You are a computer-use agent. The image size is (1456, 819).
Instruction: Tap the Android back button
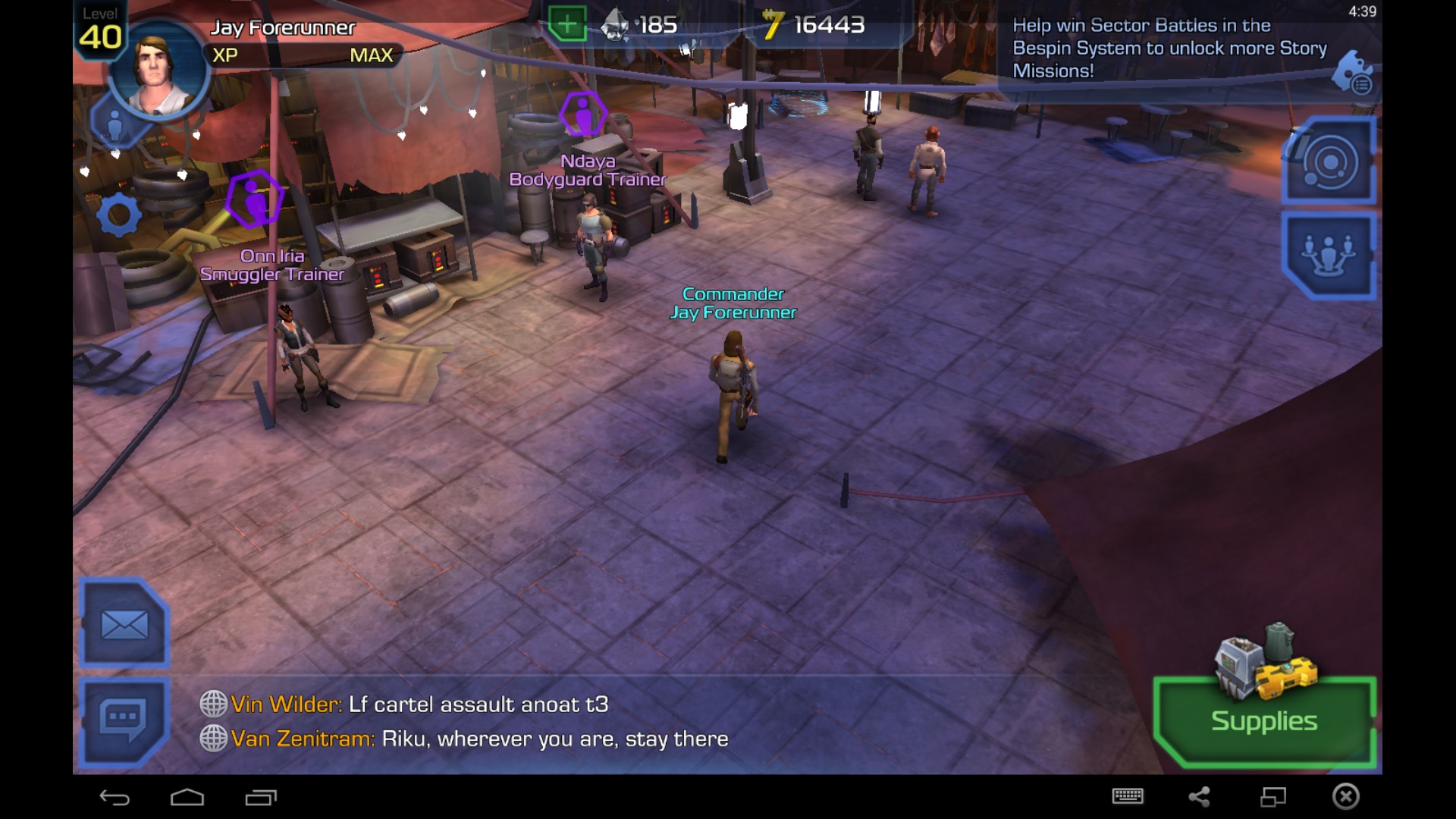click(115, 797)
